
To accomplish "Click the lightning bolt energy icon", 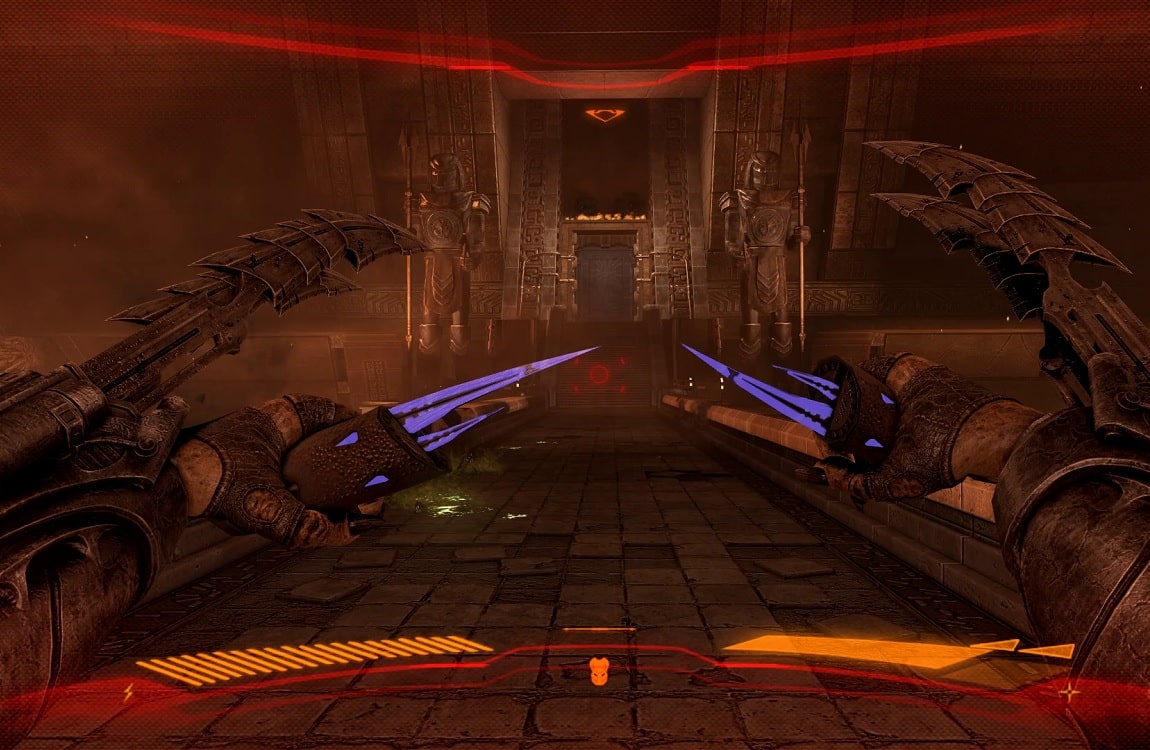I will click(x=128, y=690).
